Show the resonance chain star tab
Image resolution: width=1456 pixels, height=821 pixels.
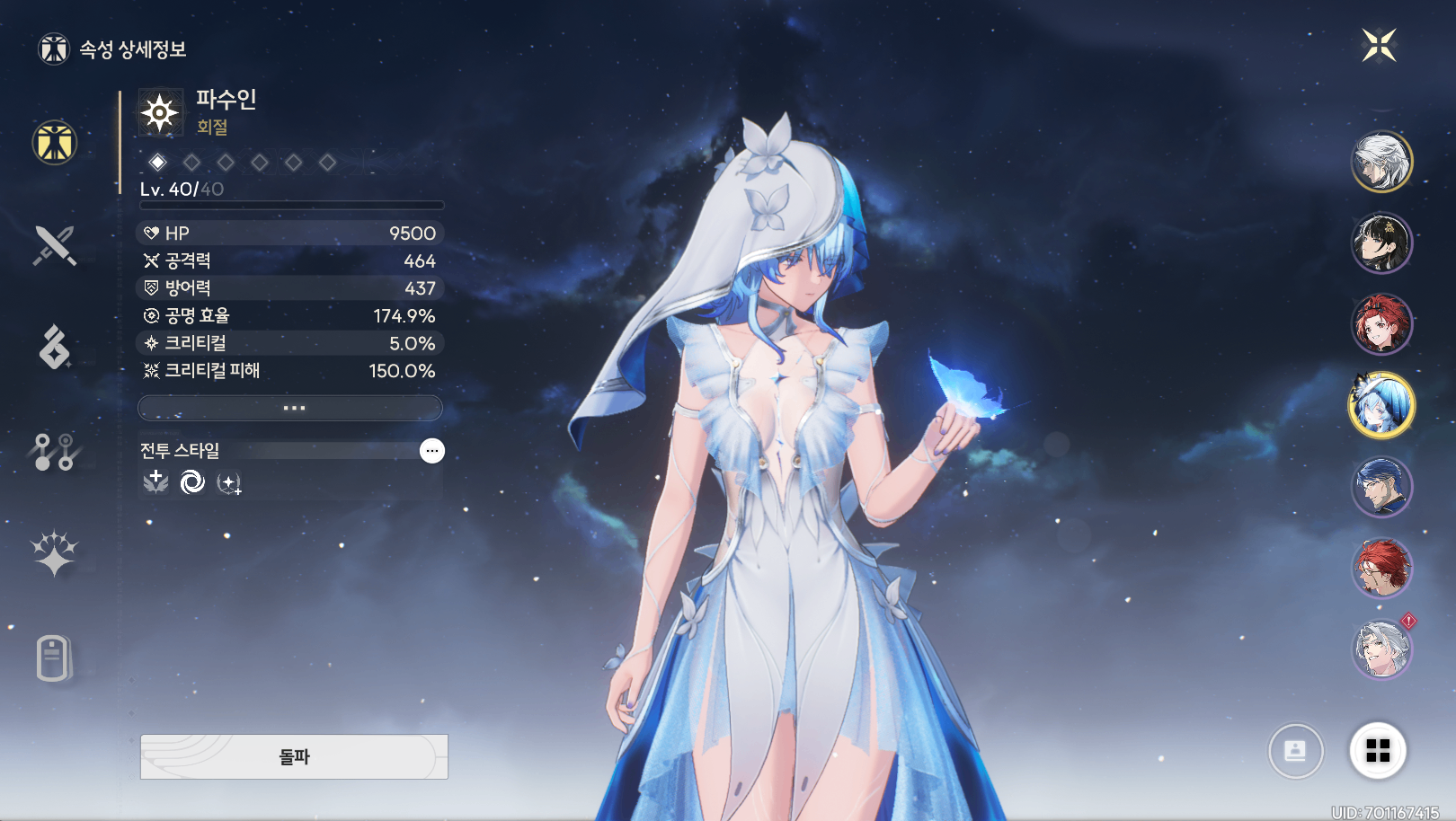(x=54, y=552)
